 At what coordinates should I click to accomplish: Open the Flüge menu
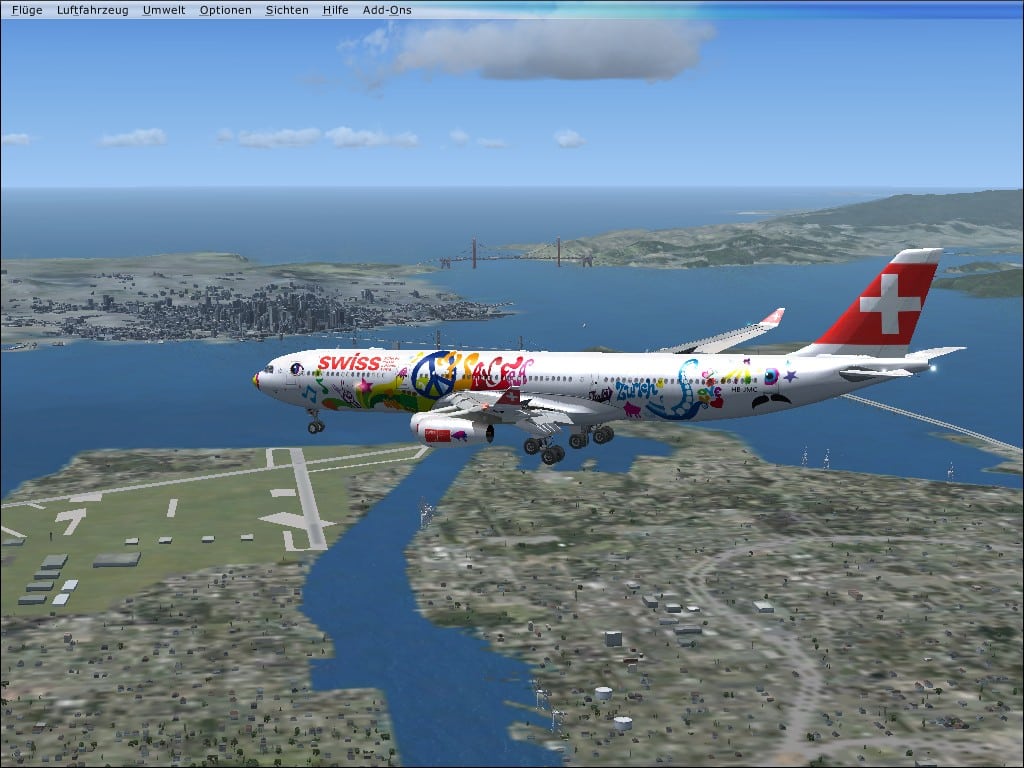pyautogui.click(x=27, y=10)
